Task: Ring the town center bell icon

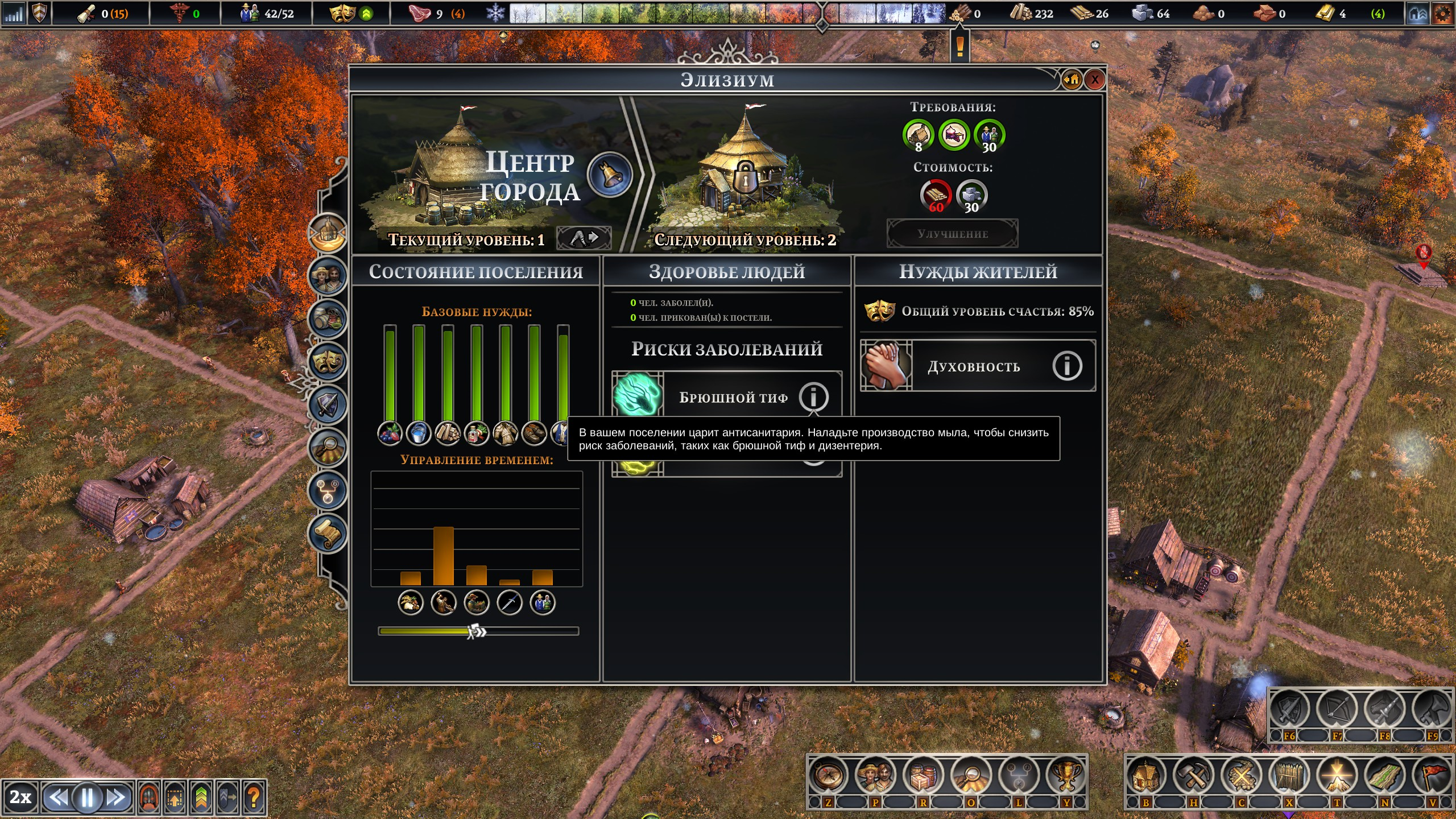Action: coord(610,175)
